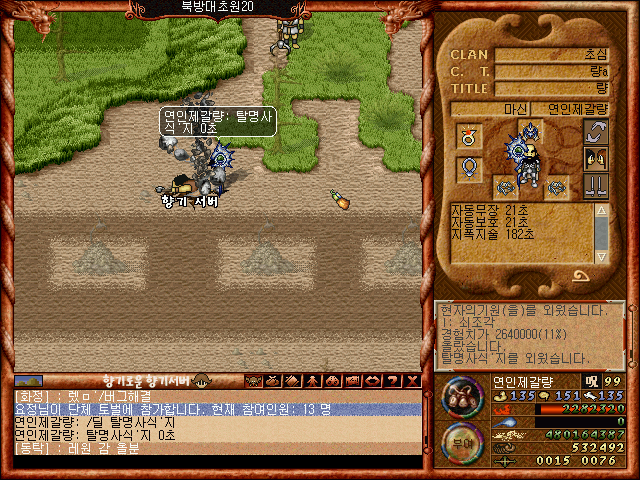Click the helmet slot above the character

click(529, 130)
